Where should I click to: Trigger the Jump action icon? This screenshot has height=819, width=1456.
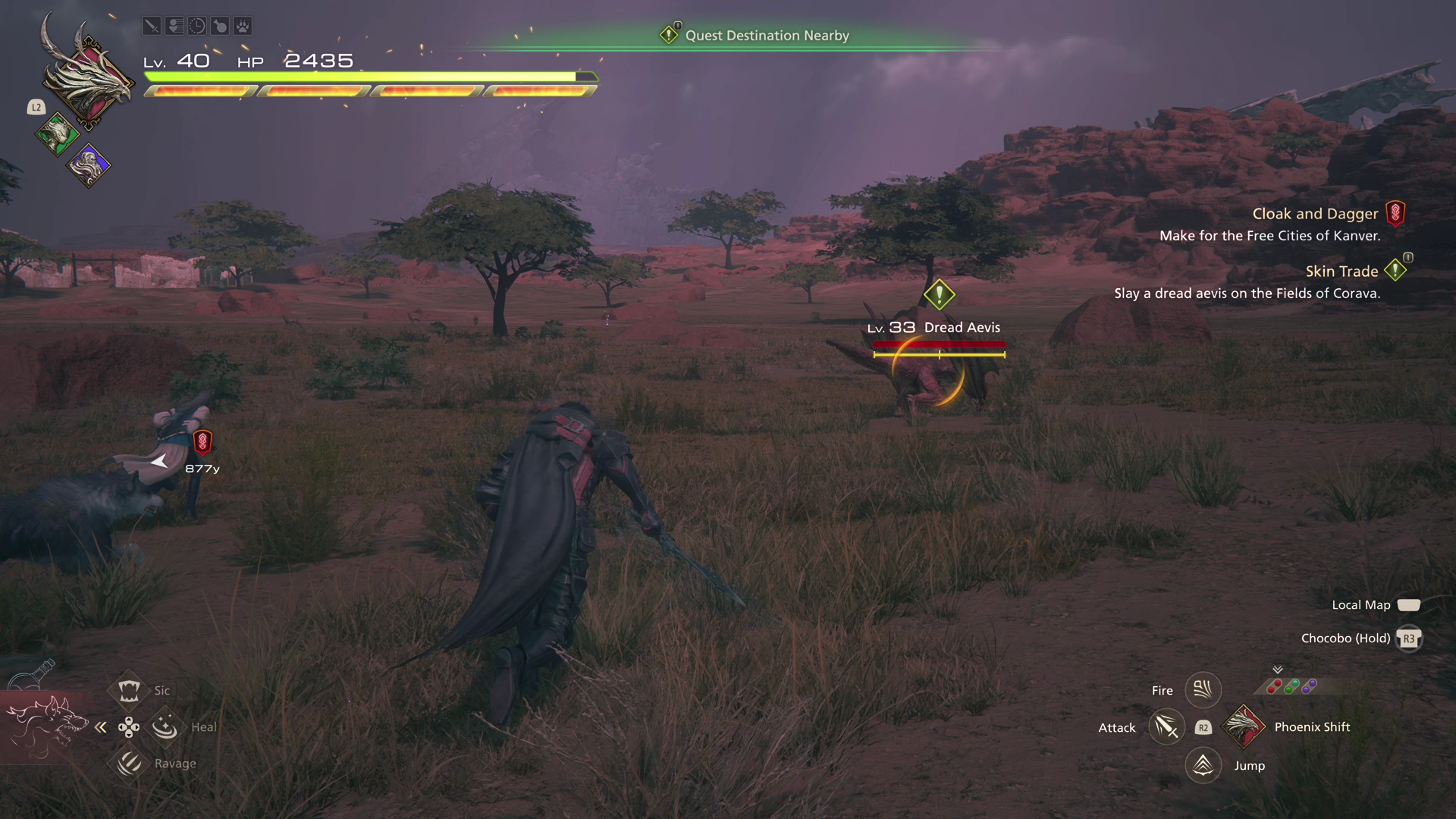click(1203, 765)
